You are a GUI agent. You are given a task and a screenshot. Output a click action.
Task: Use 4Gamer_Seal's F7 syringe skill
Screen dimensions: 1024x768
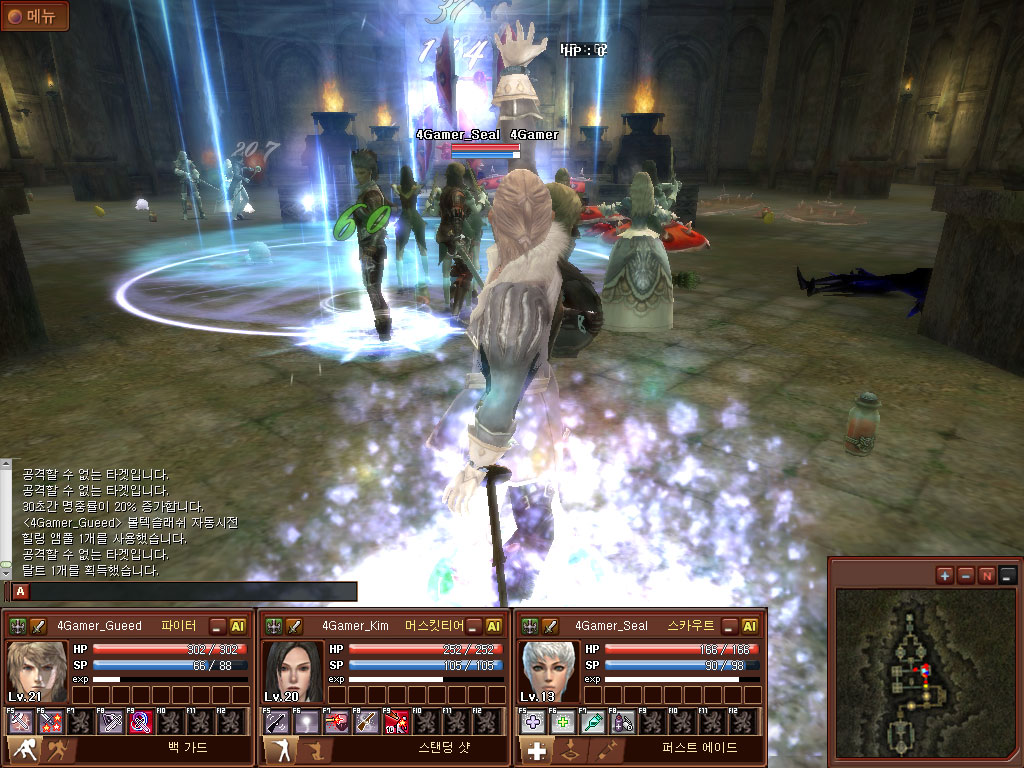593,721
